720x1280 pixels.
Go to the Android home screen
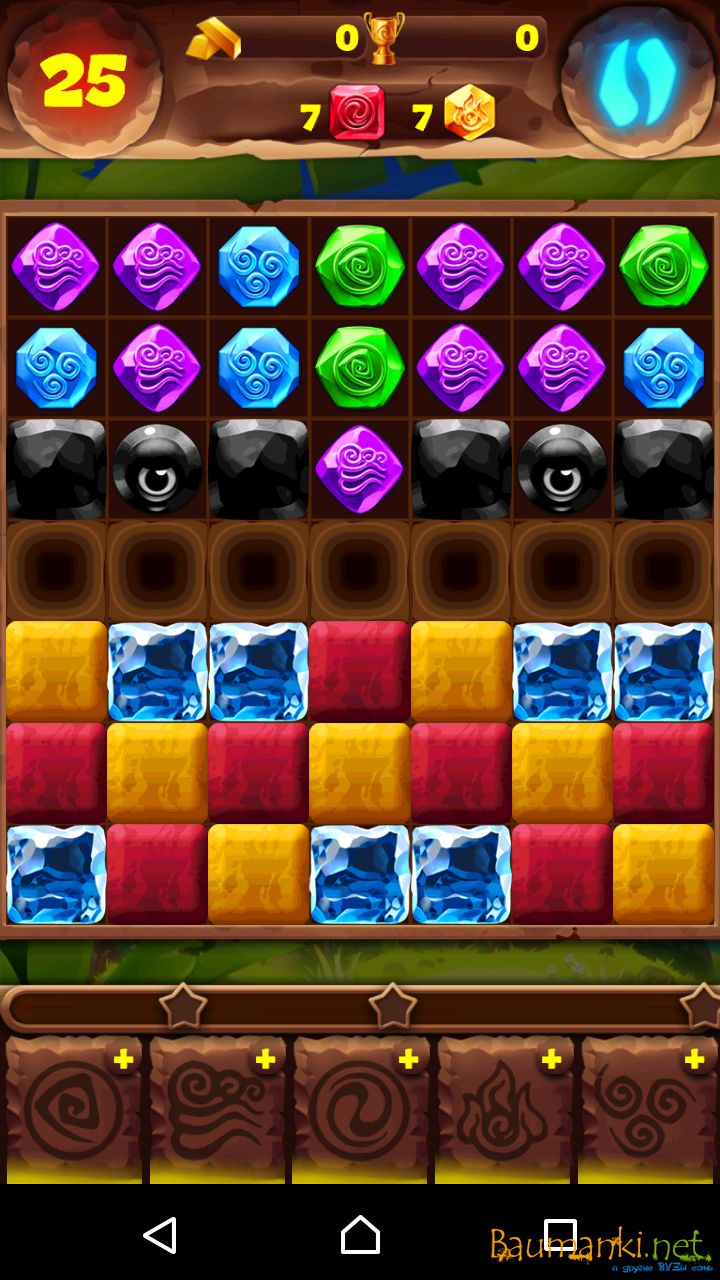click(360, 1235)
